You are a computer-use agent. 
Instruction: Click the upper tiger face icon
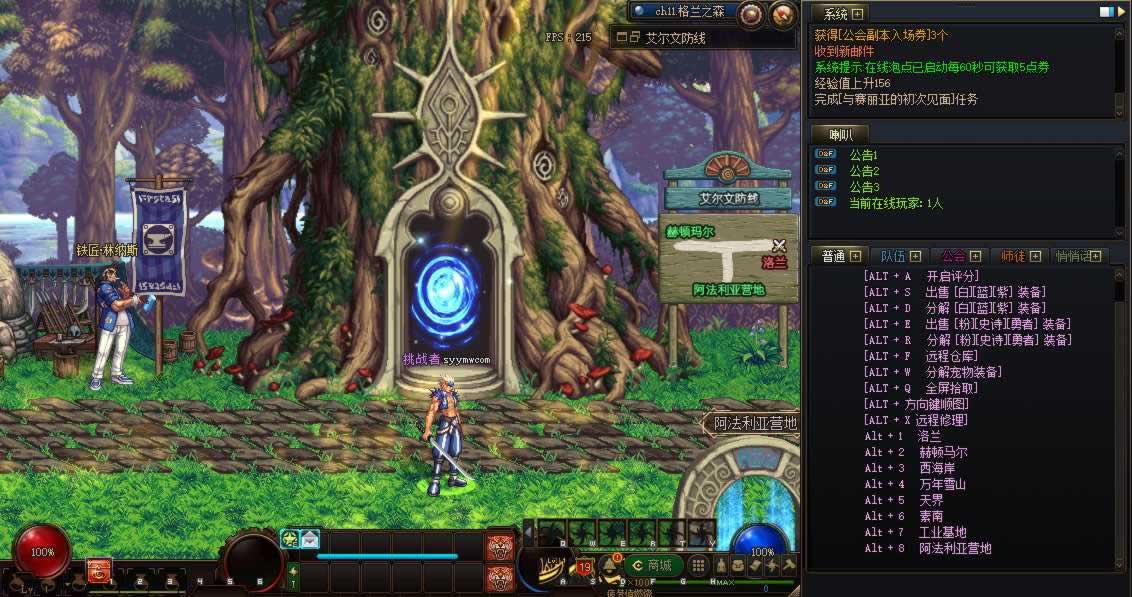499,547
